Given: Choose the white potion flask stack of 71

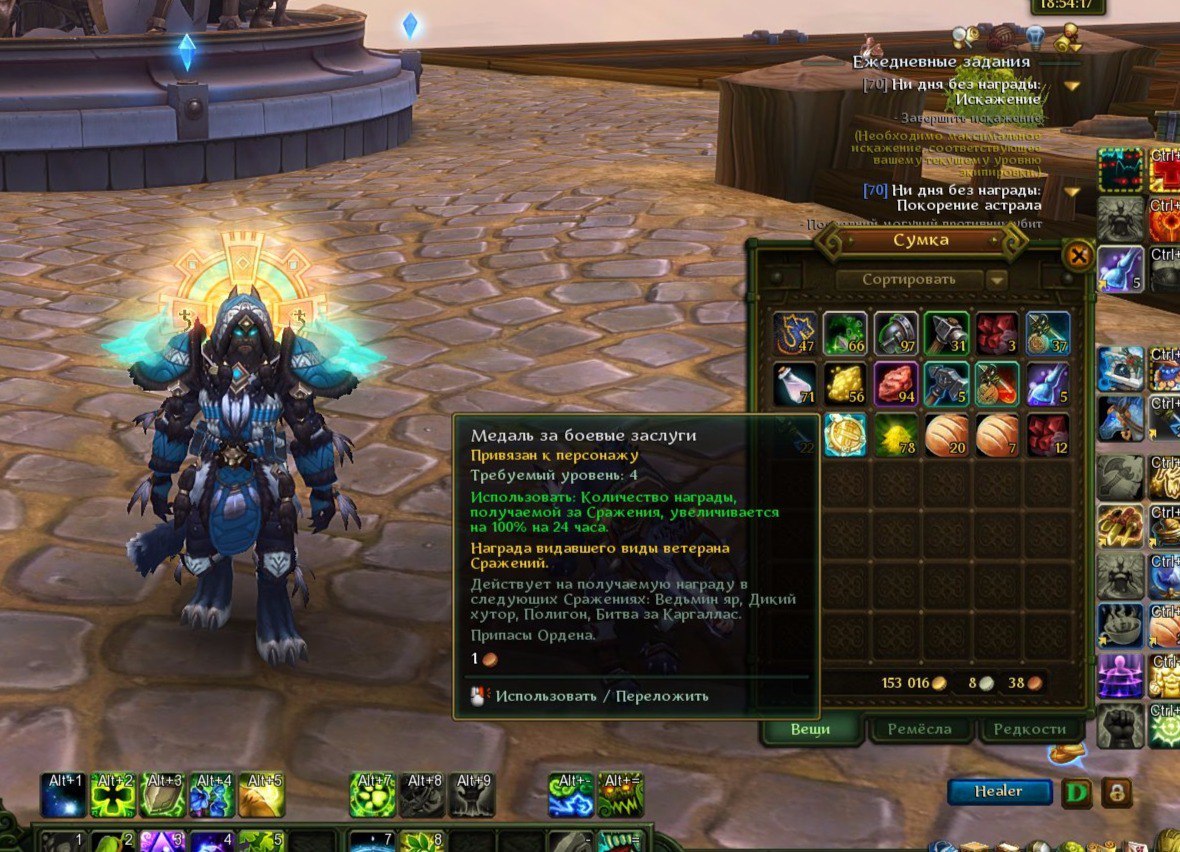Looking at the screenshot, I should (x=794, y=384).
